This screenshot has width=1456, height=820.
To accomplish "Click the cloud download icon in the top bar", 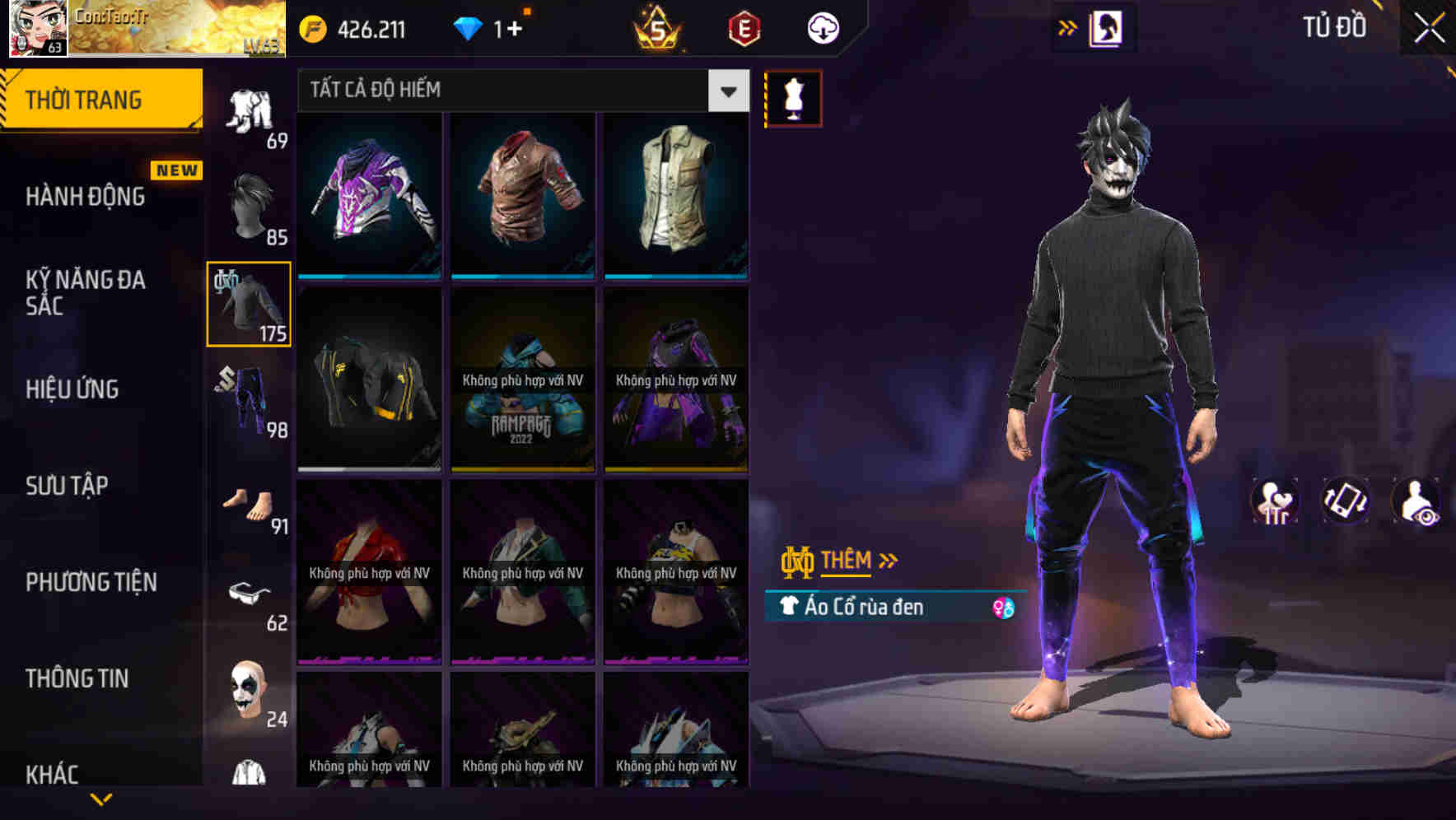I will [821, 27].
